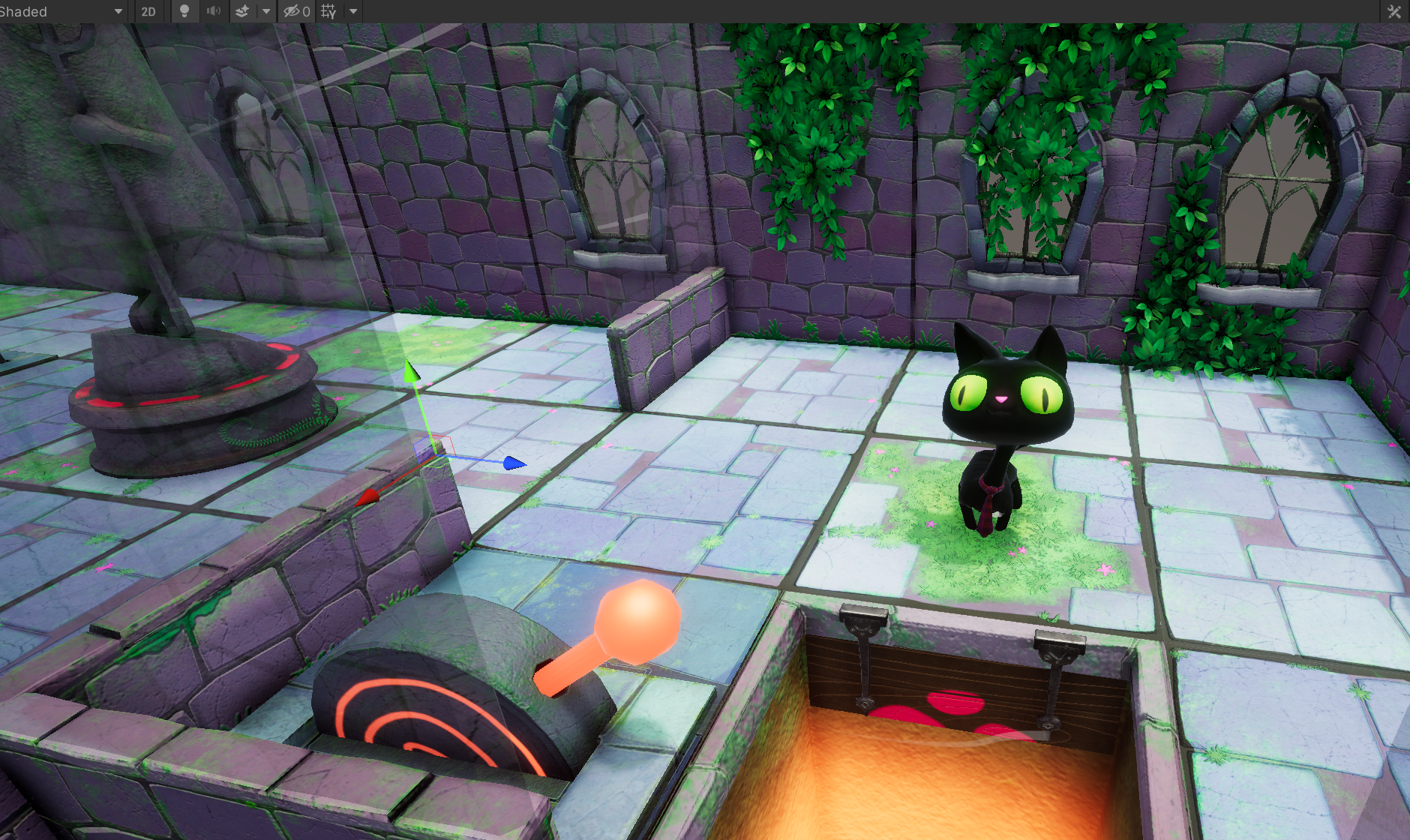Open the scene view customization tools icon

[x=1393, y=11]
